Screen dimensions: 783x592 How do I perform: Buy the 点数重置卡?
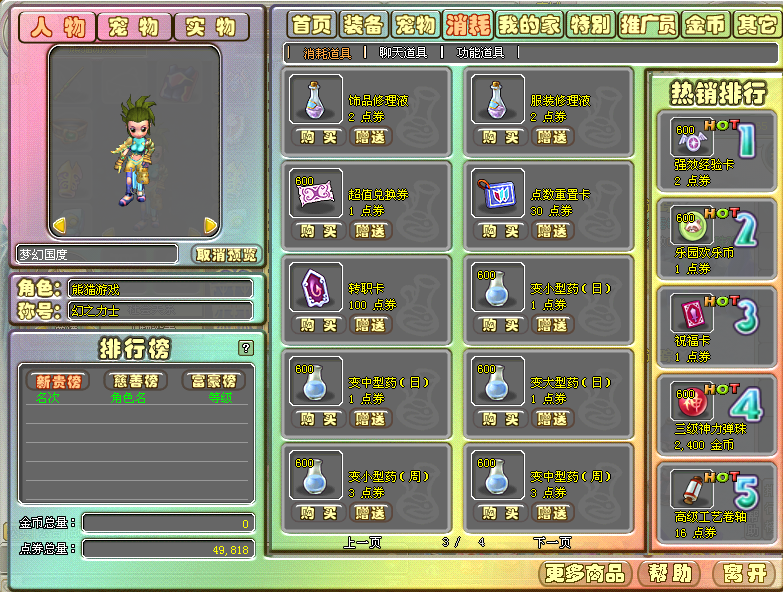point(501,230)
